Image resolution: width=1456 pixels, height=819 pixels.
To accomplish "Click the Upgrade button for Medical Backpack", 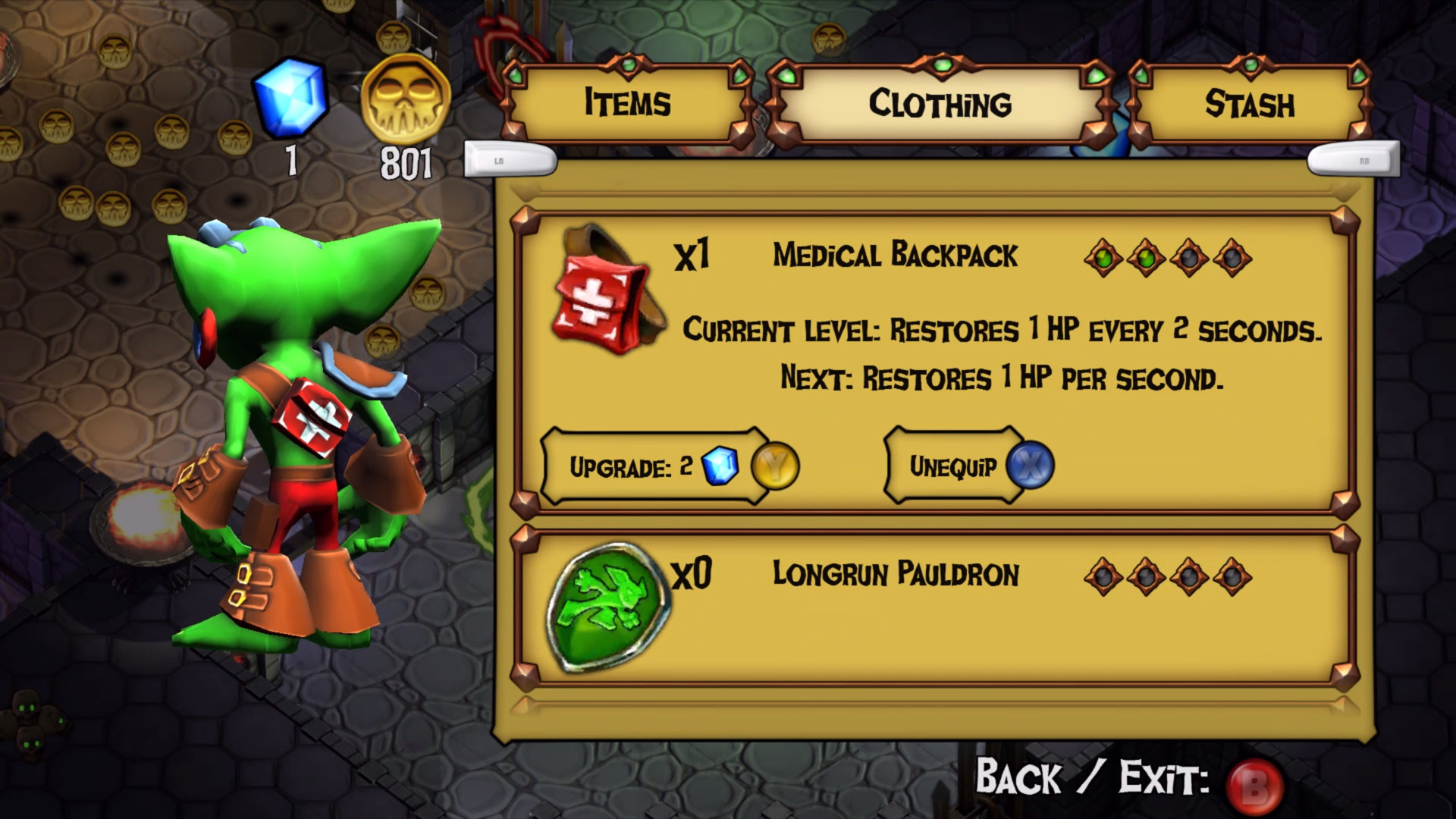I will pyautogui.click(x=656, y=467).
